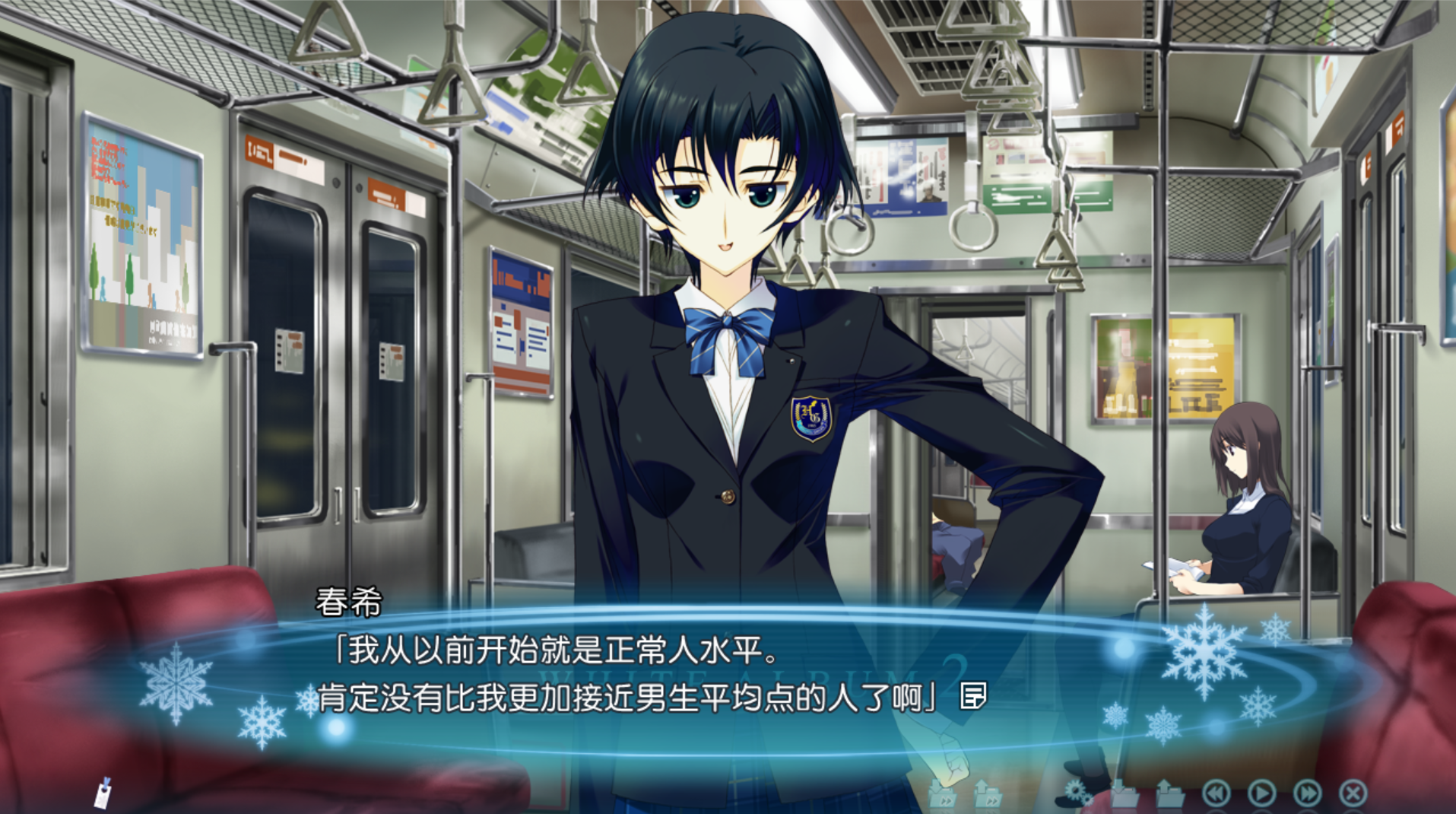Skip ahead with the fast-forward button
Viewport: 1456px width, 814px height.
coord(1307,793)
